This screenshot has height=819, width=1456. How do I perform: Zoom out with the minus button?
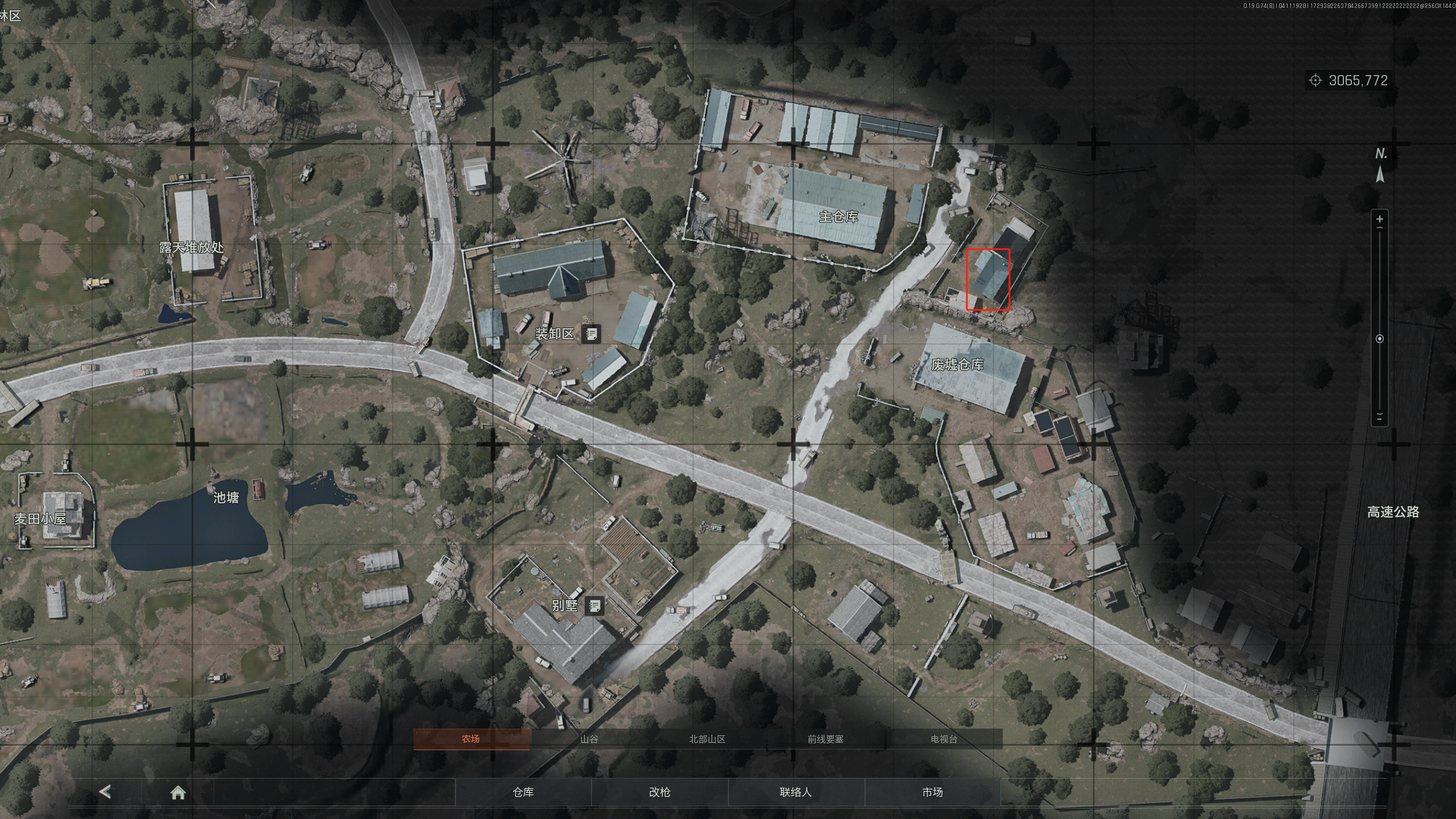tap(1379, 418)
